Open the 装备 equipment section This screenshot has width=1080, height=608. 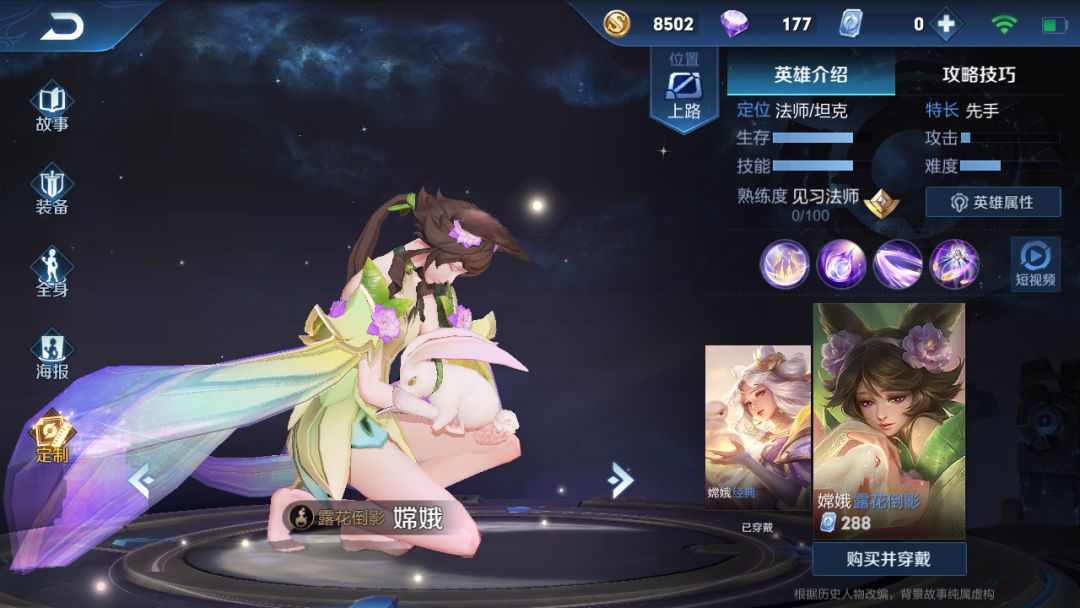(x=52, y=191)
